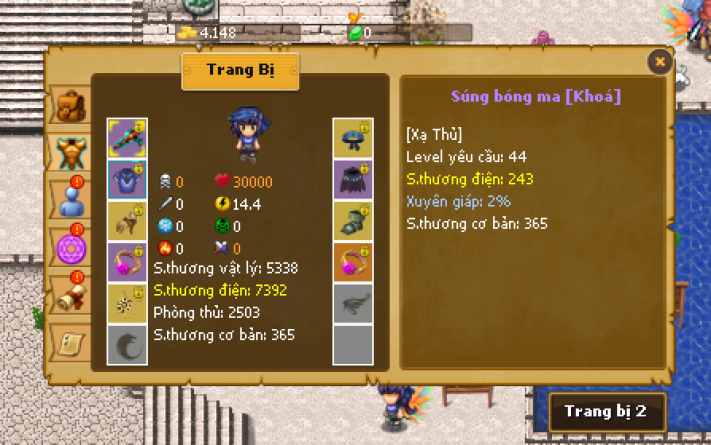Image resolution: width=711 pixels, height=445 pixels.
Task: Open the character profile tab
Action: (x=71, y=198)
